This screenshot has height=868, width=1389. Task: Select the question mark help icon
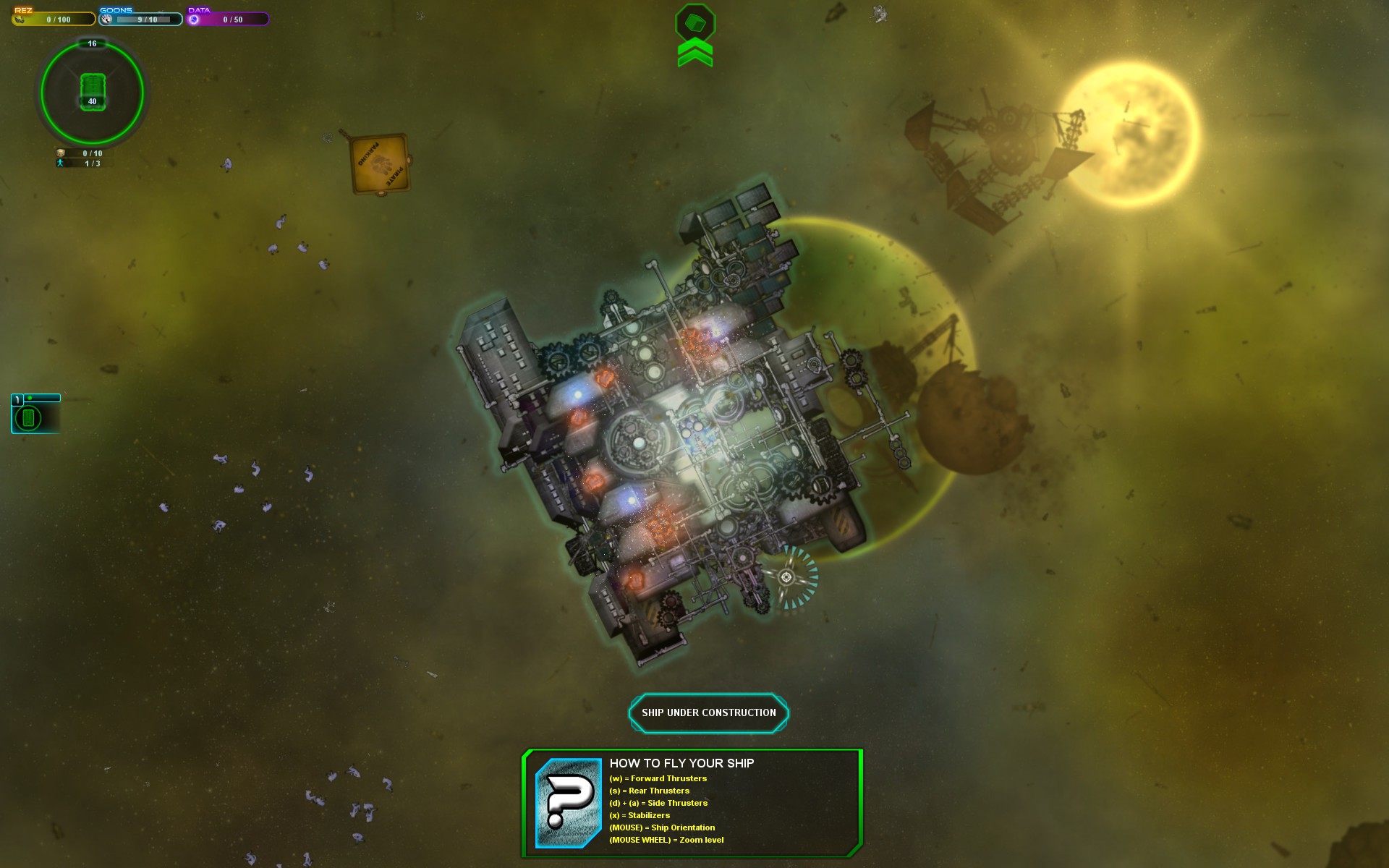click(567, 801)
